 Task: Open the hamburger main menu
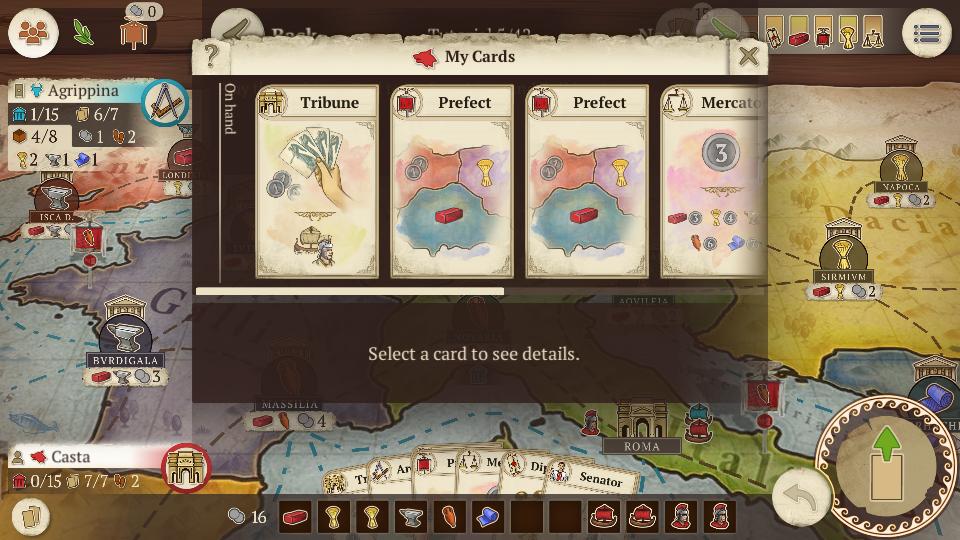click(926, 34)
